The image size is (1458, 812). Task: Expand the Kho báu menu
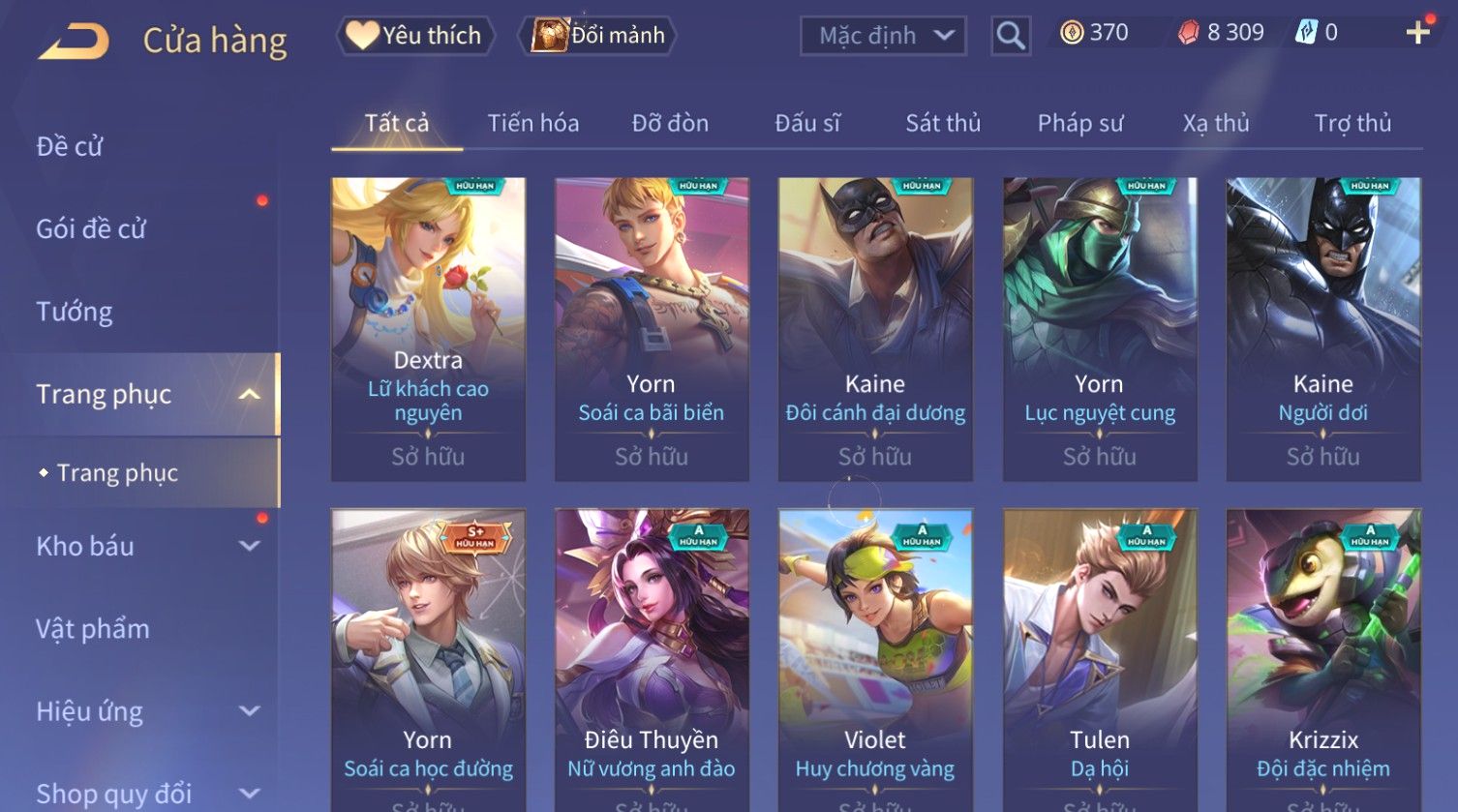click(145, 546)
